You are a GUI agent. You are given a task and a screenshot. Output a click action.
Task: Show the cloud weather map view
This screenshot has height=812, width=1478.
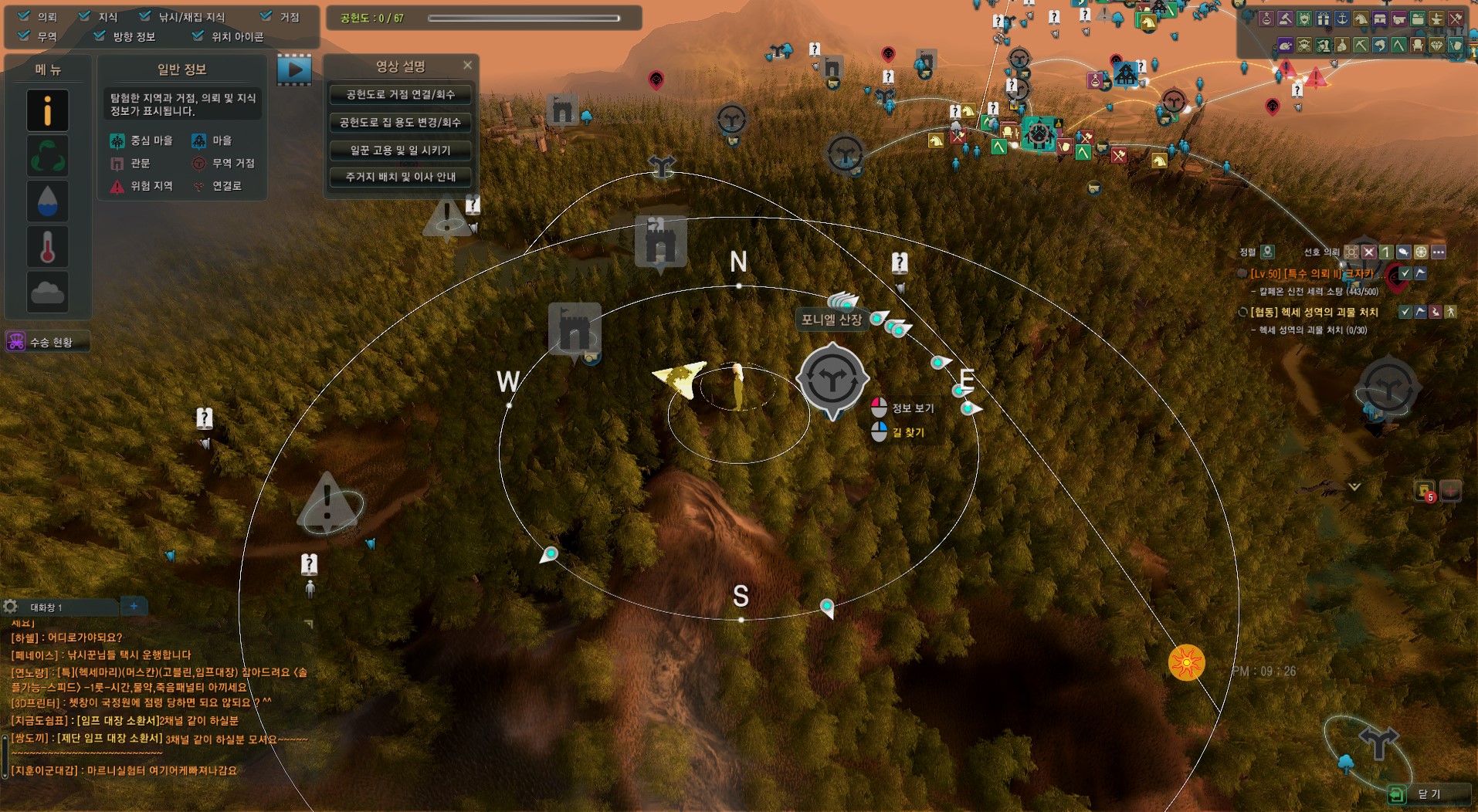tap(47, 292)
